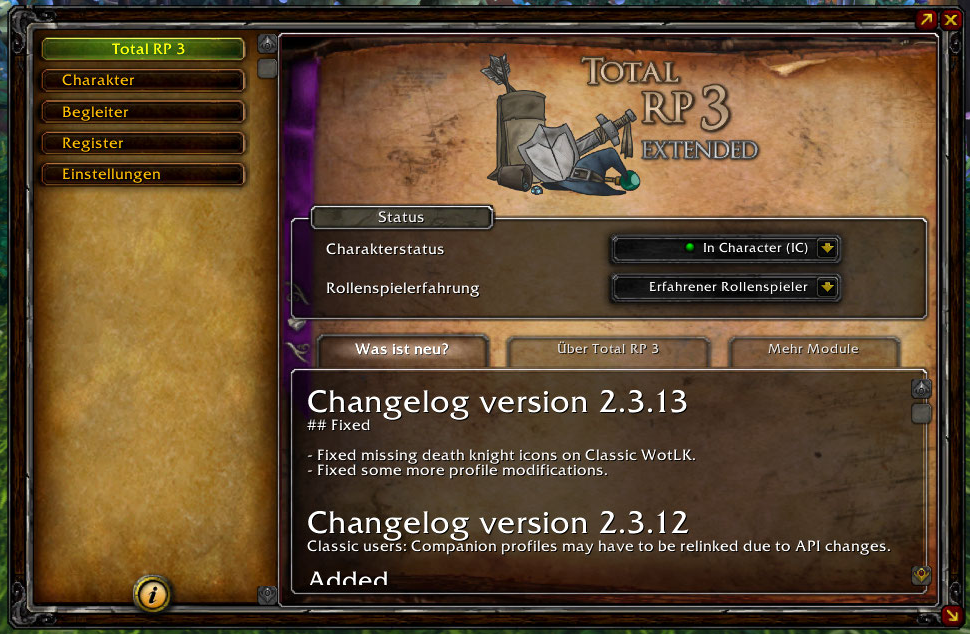Image resolution: width=970 pixels, height=634 pixels.
Task: Click the changelog scroll-down arrow
Action: (921, 575)
